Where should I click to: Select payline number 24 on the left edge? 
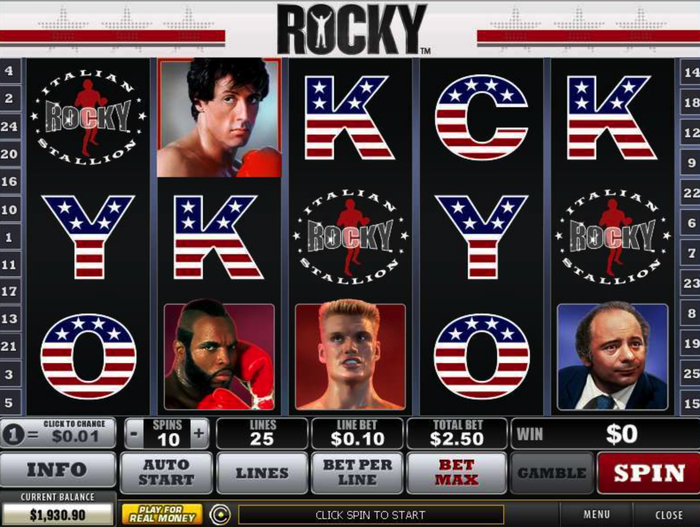click(10, 127)
